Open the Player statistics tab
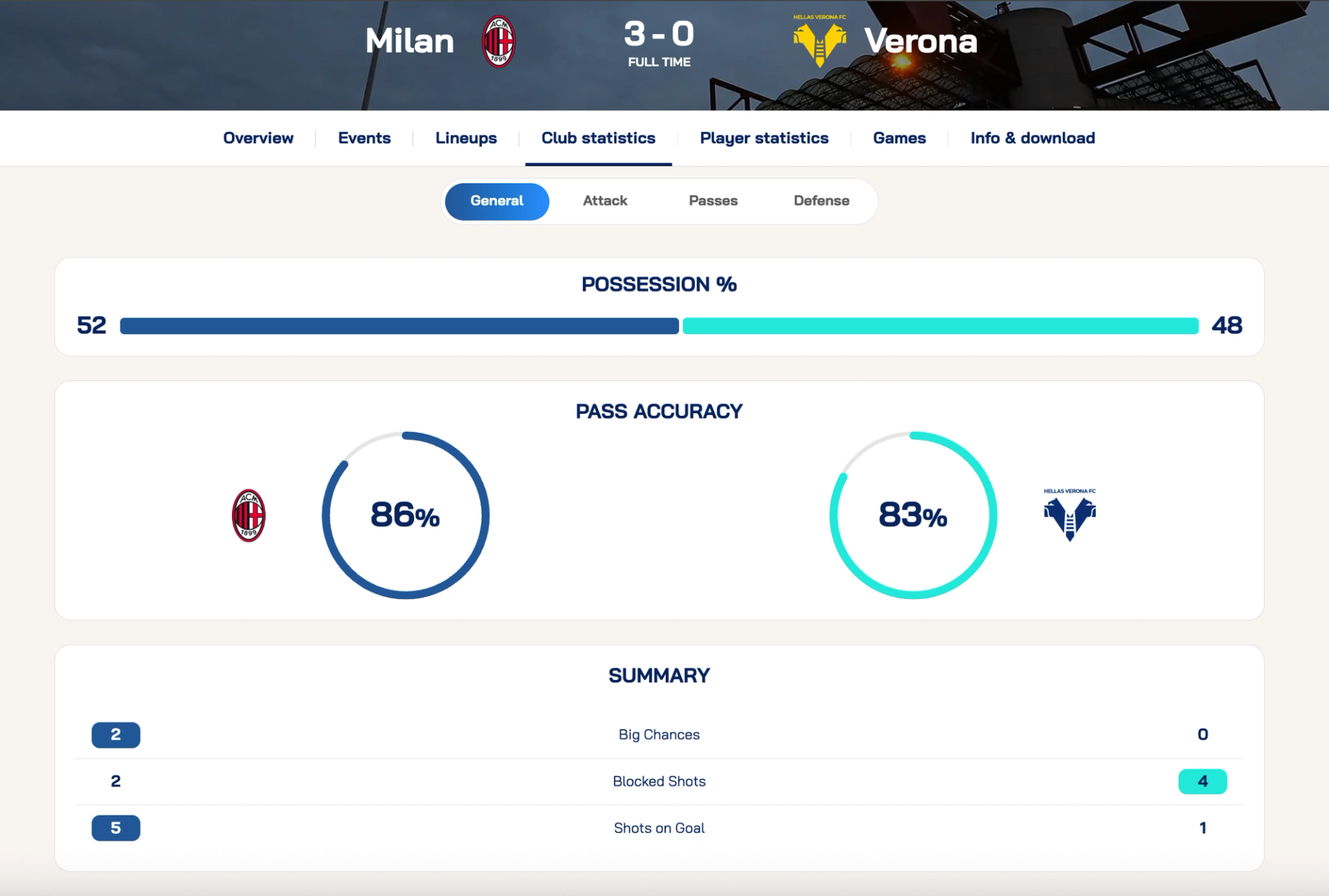 pos(763,138)
